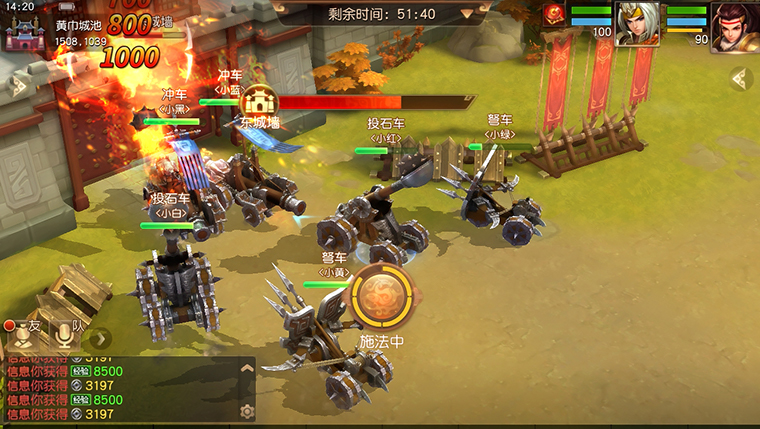Open chat settings gear icon
This screenshot has width=760, height=429.
click(x=247, y=410)
